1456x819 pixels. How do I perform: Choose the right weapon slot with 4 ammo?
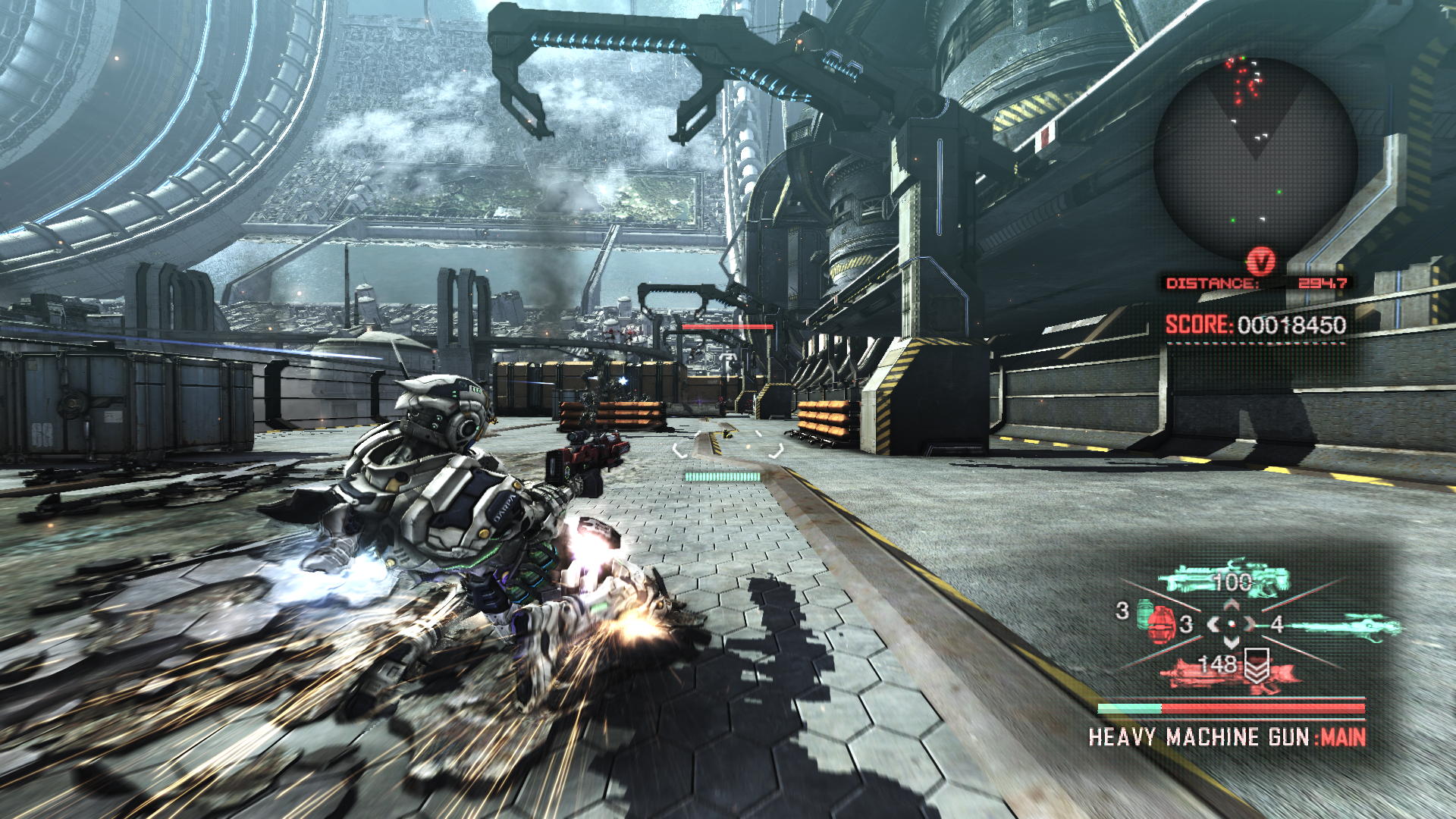pos(1342,626)
